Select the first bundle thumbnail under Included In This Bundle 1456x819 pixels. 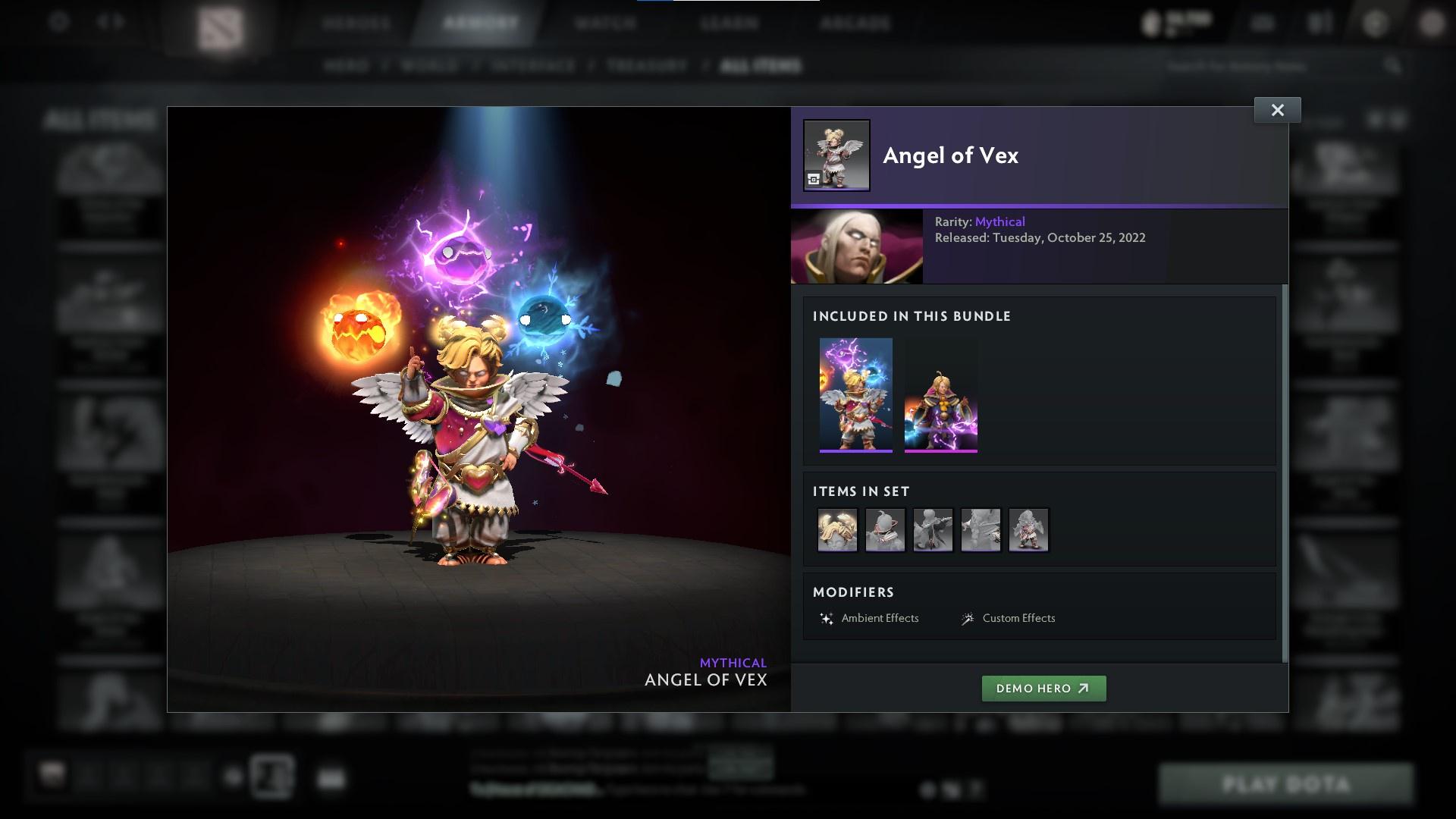pos(856,393)
